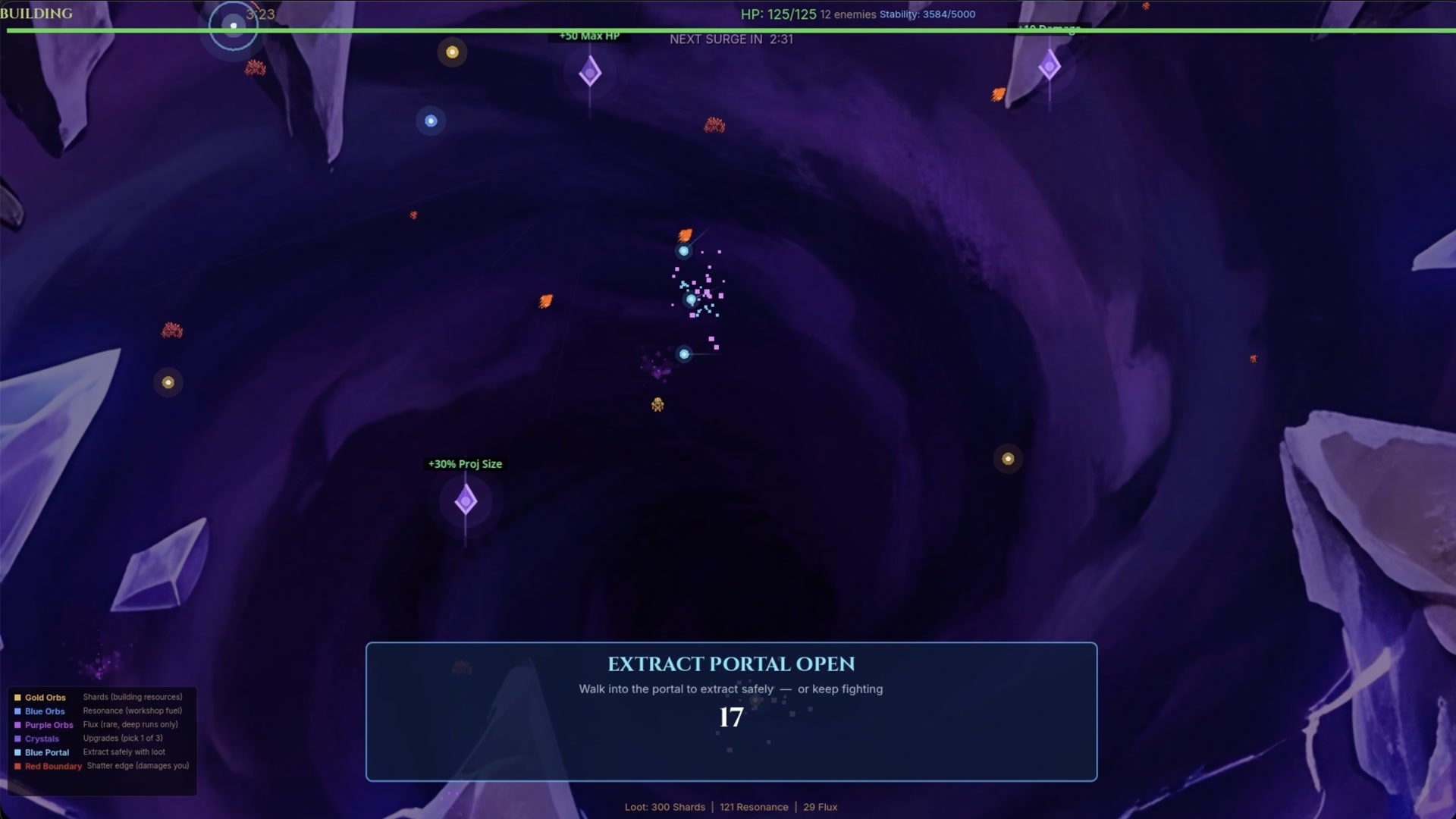Select the Red Boundary legend entry
Screen dimensions: 1456x819
pos(52,766)
